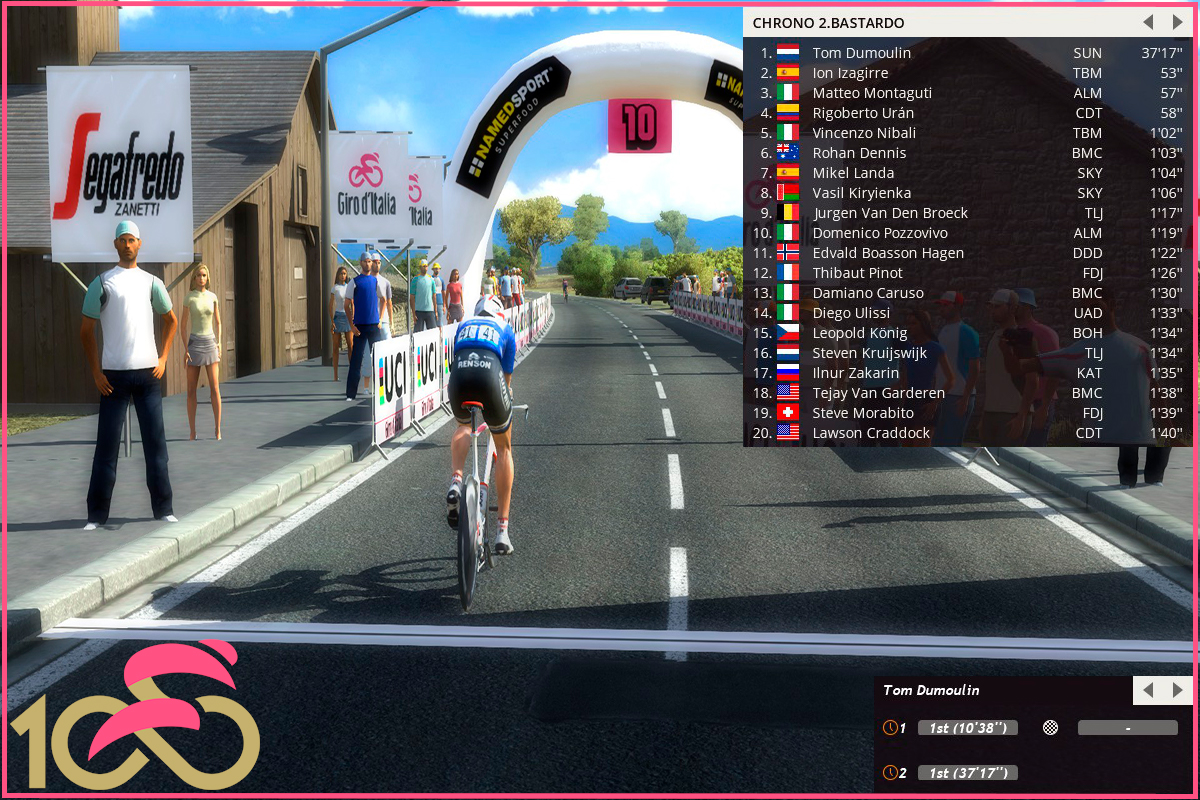Image resolution: width=1200 pixels, height=800 pixels.
Task: Click Domenico Pozzovivo in the ranking
Action: 880,233
